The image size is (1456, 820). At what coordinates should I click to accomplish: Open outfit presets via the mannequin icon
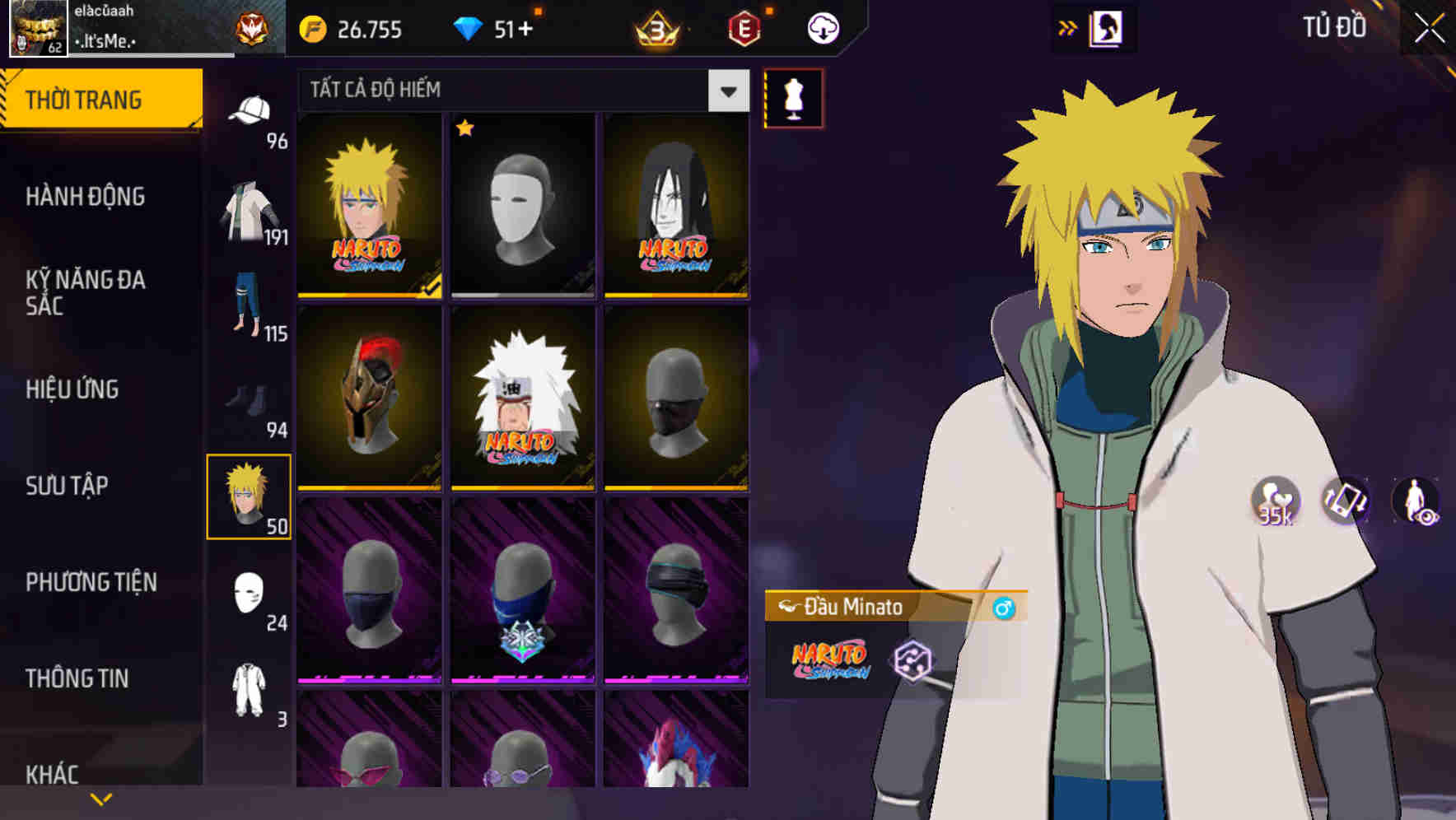click(x=793, y=99)
